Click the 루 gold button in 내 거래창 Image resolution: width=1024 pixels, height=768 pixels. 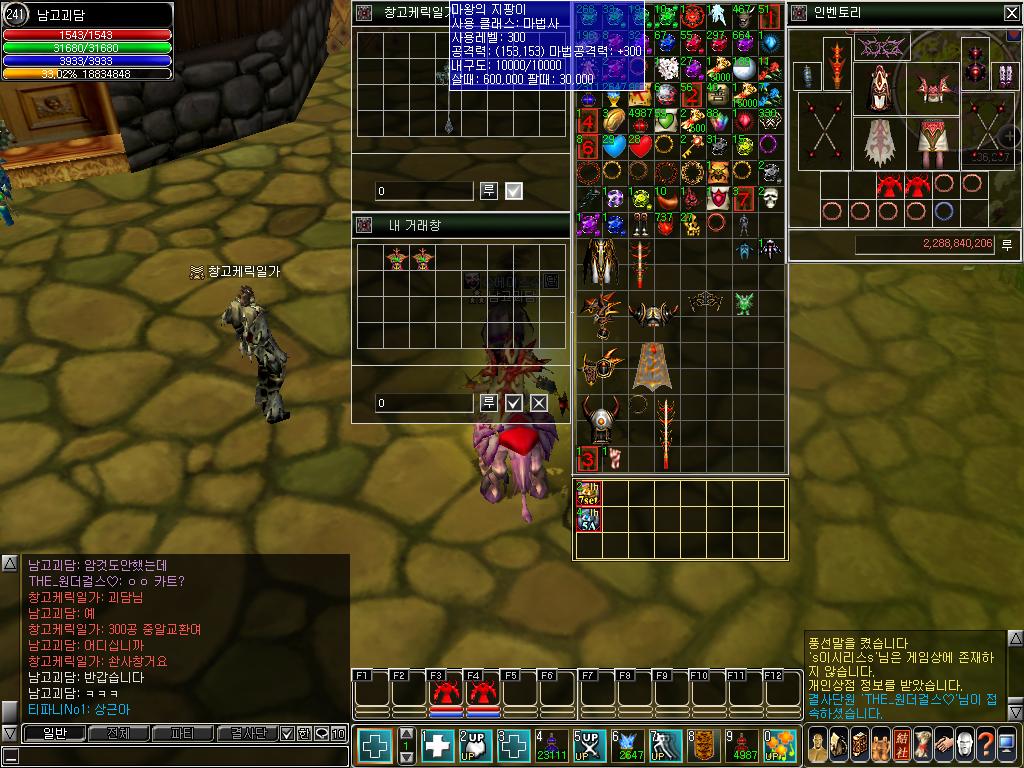click(489, 402)
